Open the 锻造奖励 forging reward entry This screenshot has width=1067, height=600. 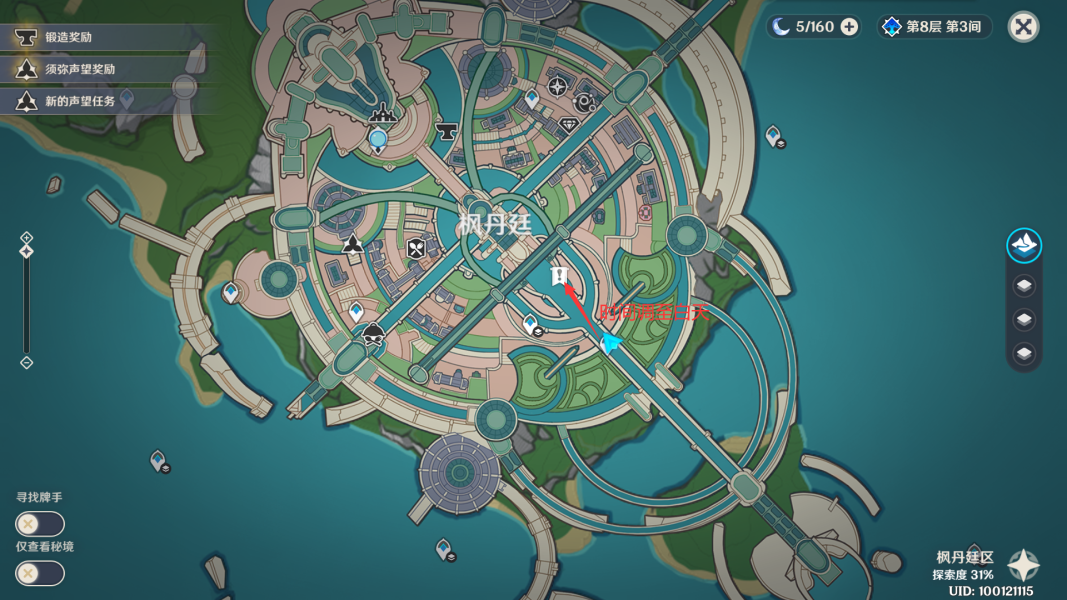[x=68, y=37]
